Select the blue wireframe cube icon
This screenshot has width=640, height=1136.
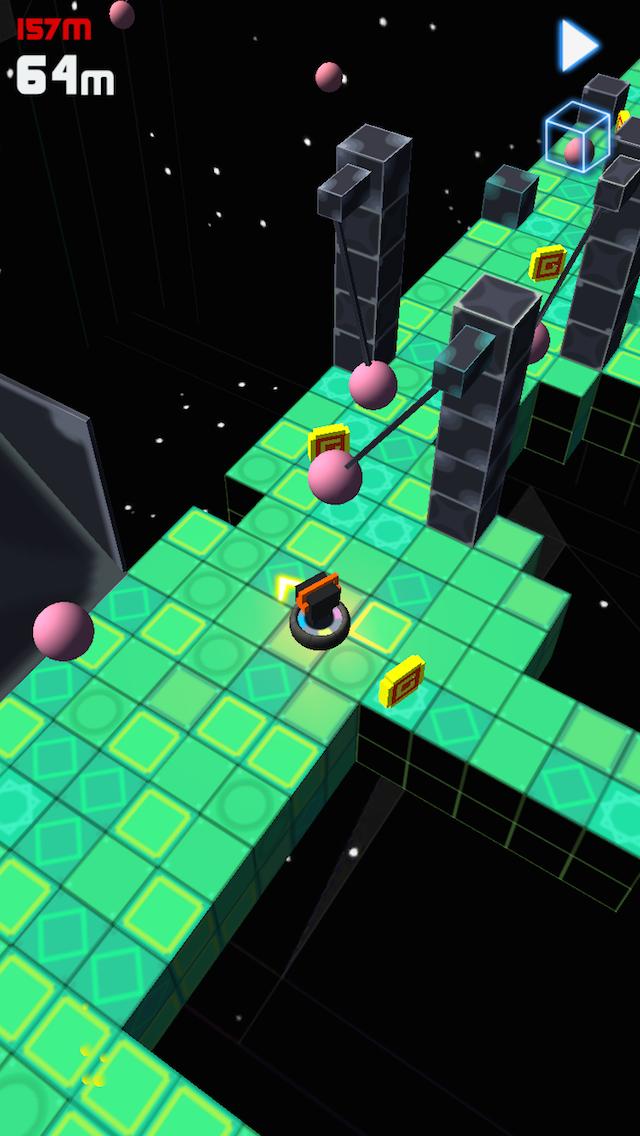576,136
